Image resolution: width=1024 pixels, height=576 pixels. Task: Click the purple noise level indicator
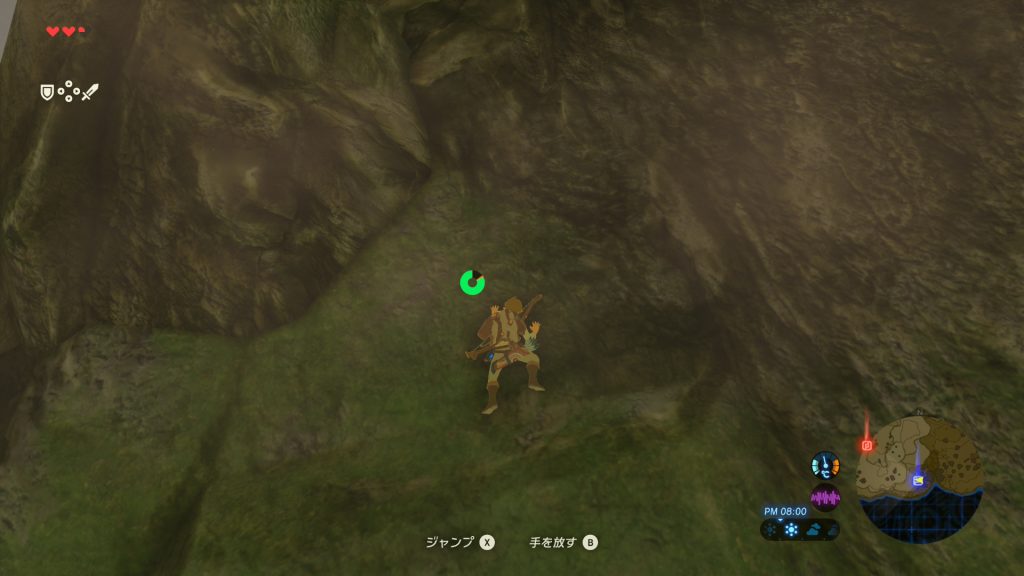tap(825, 497)
